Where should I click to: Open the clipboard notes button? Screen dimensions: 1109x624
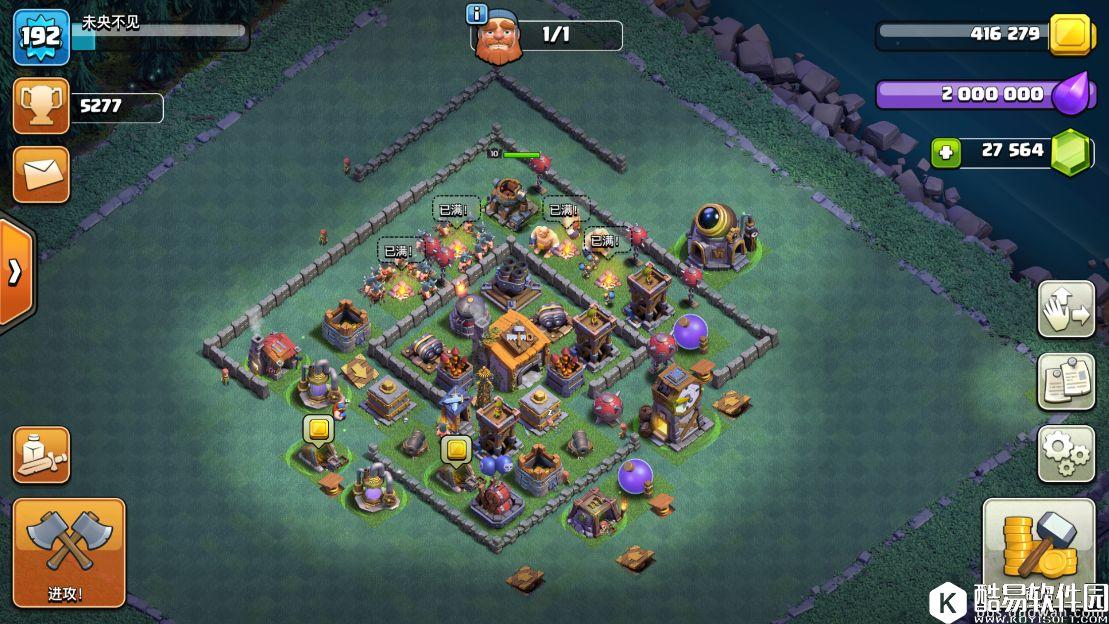(1066, 381)
